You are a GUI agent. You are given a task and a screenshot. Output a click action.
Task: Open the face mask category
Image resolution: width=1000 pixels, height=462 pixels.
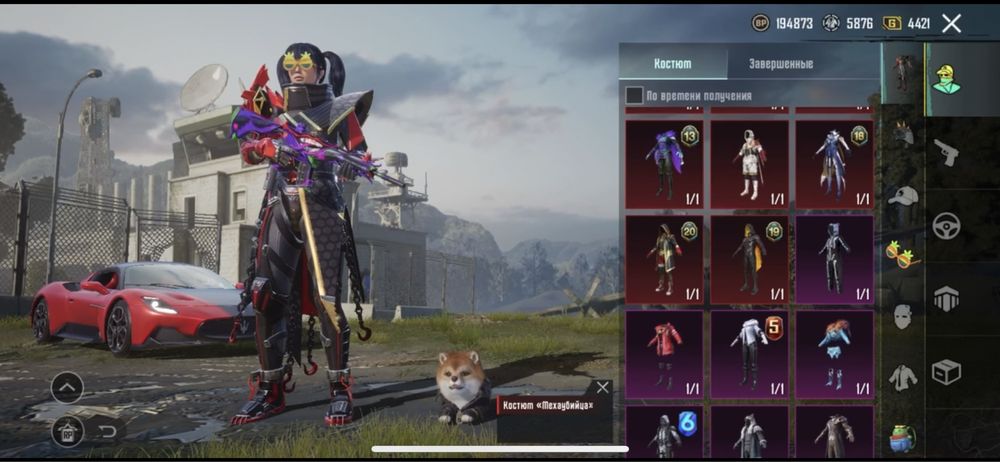[x=903, y=316]
